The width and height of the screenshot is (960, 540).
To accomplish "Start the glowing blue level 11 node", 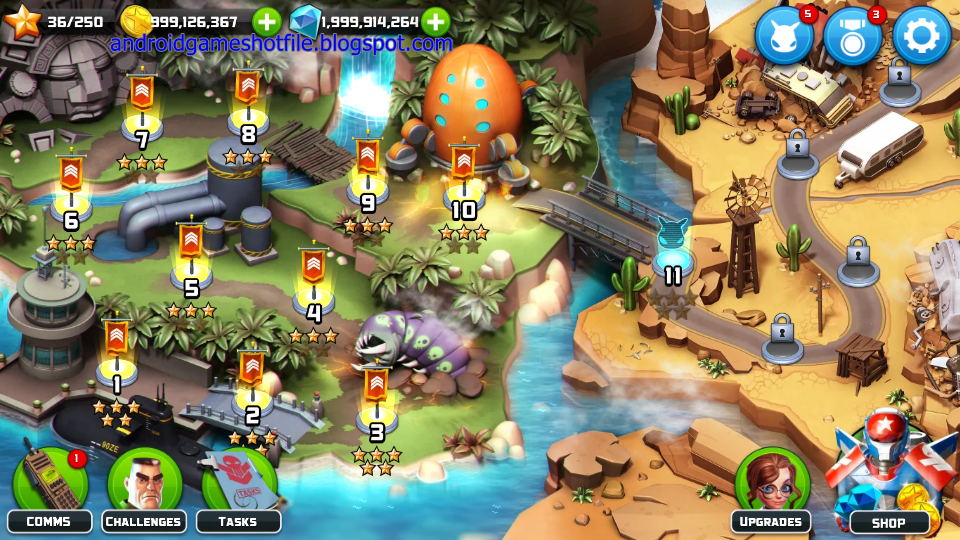I will coord(673,245).
